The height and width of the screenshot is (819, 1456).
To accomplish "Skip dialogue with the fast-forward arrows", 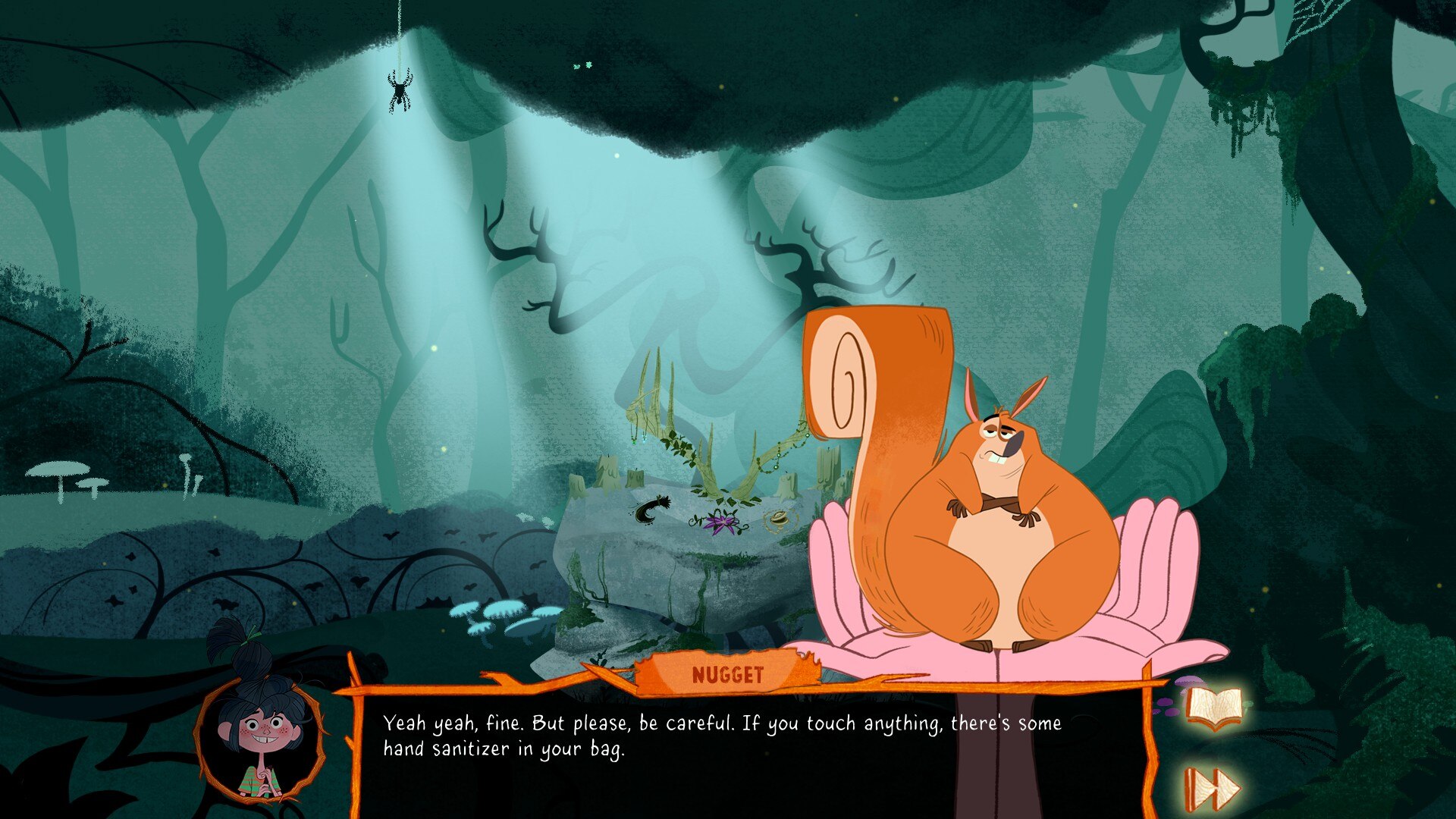I will click(1212, 789).
